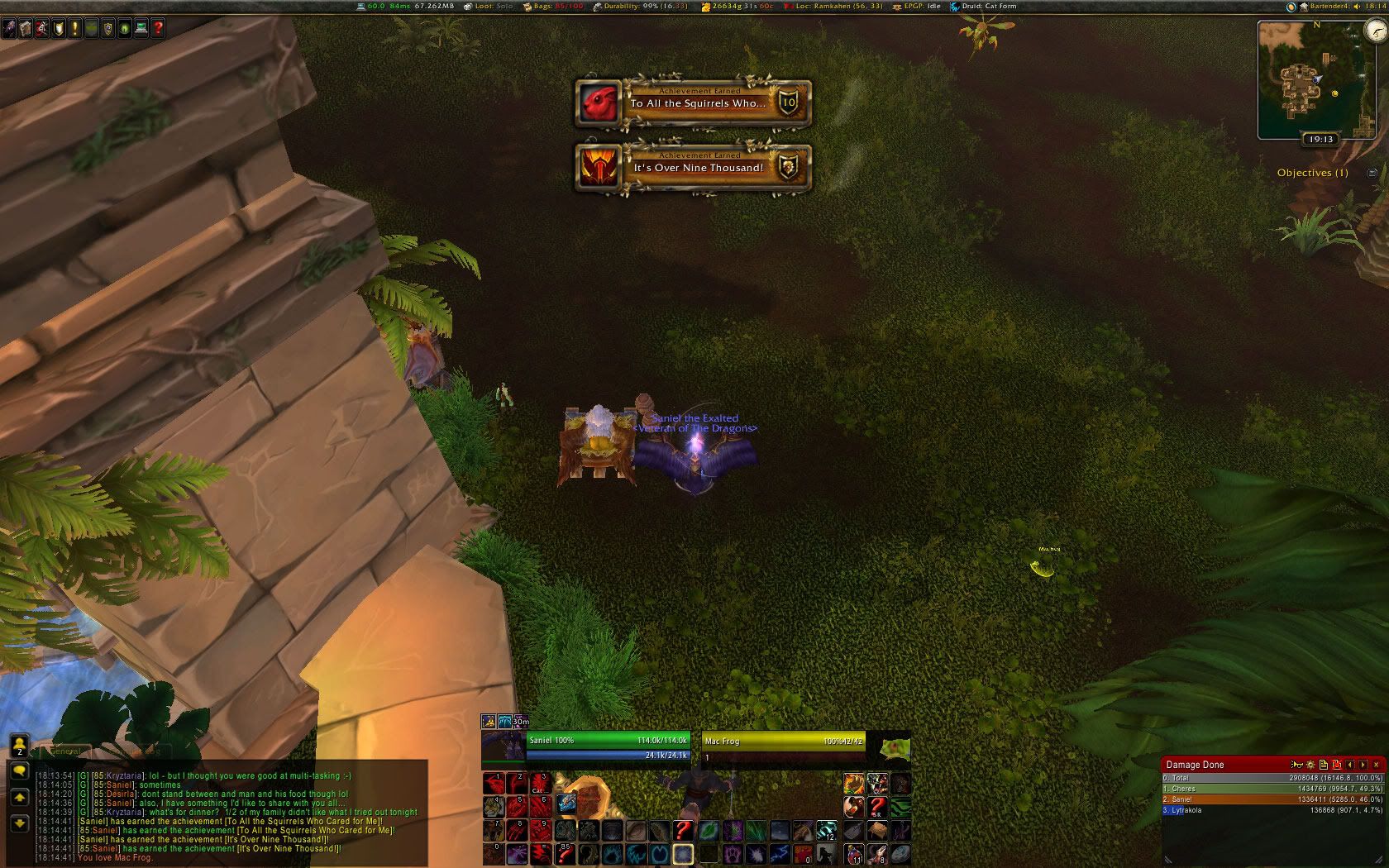
Task: Select the Mac Frog target frame
Action: click(x=783, y=746)
